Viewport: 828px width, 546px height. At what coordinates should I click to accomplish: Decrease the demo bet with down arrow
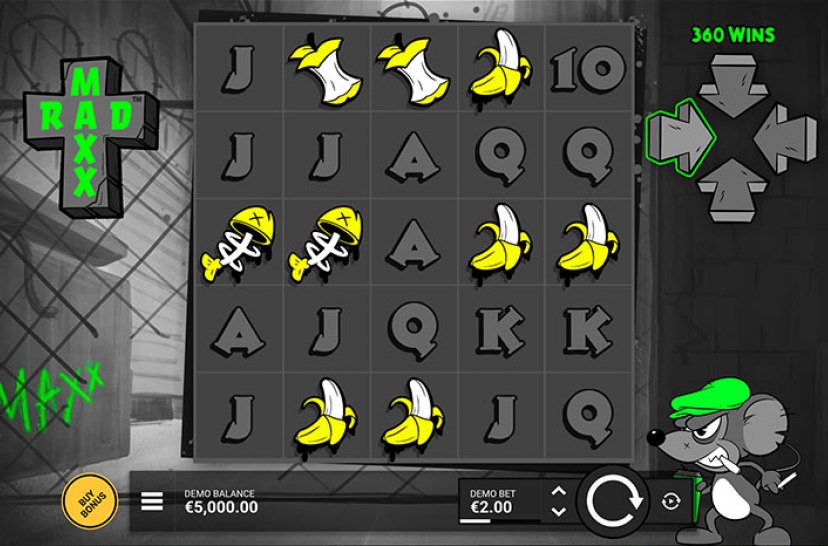tap(559, 511)
